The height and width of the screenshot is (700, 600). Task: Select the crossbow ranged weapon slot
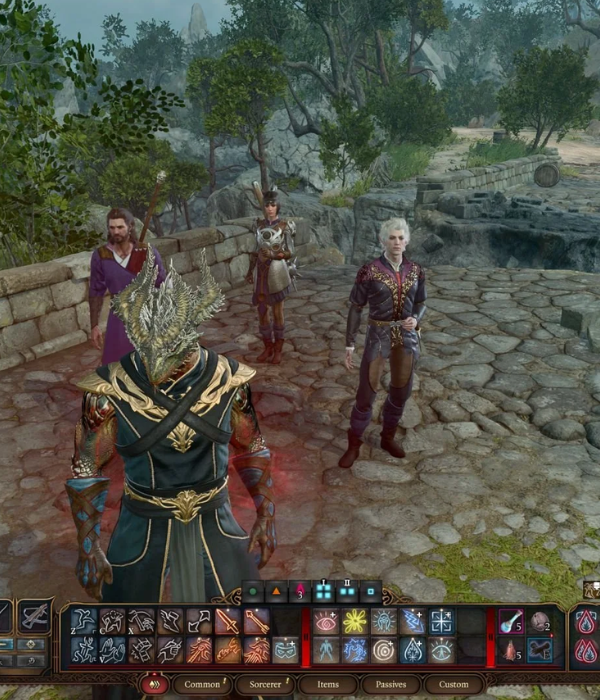point(36,616)
